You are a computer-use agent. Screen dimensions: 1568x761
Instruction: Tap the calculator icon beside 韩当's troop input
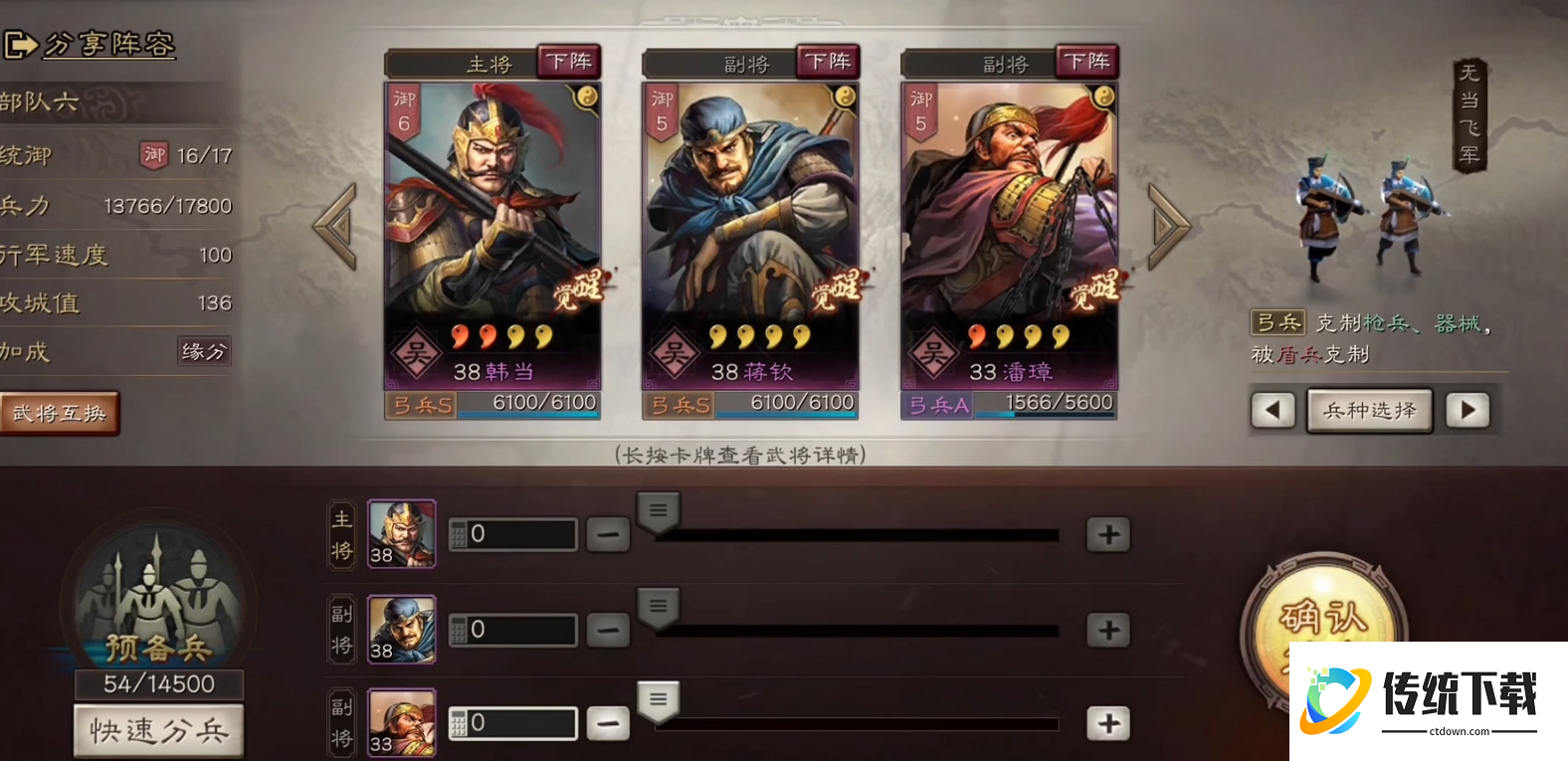click(x=459, y=534)
